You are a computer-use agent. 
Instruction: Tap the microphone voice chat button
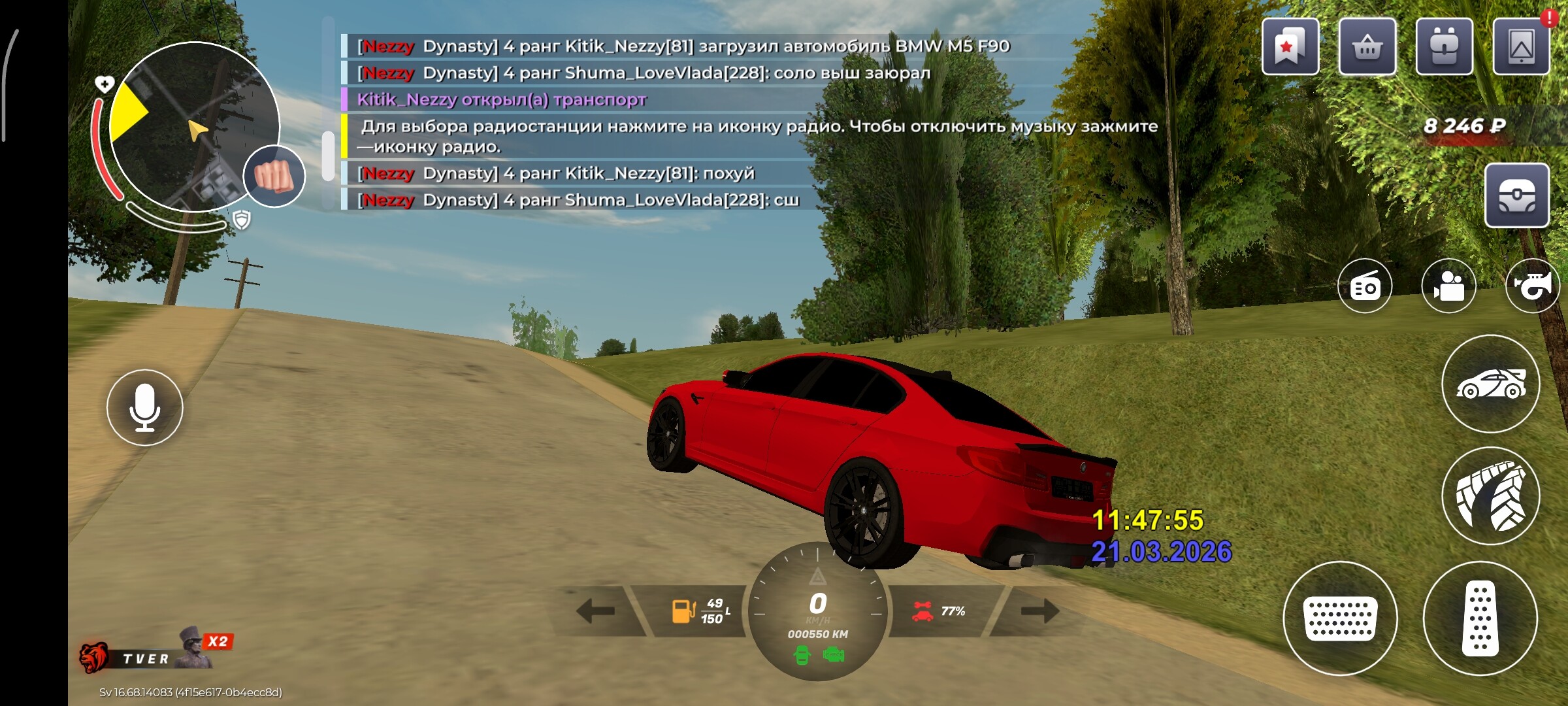[x=144, y=407]
